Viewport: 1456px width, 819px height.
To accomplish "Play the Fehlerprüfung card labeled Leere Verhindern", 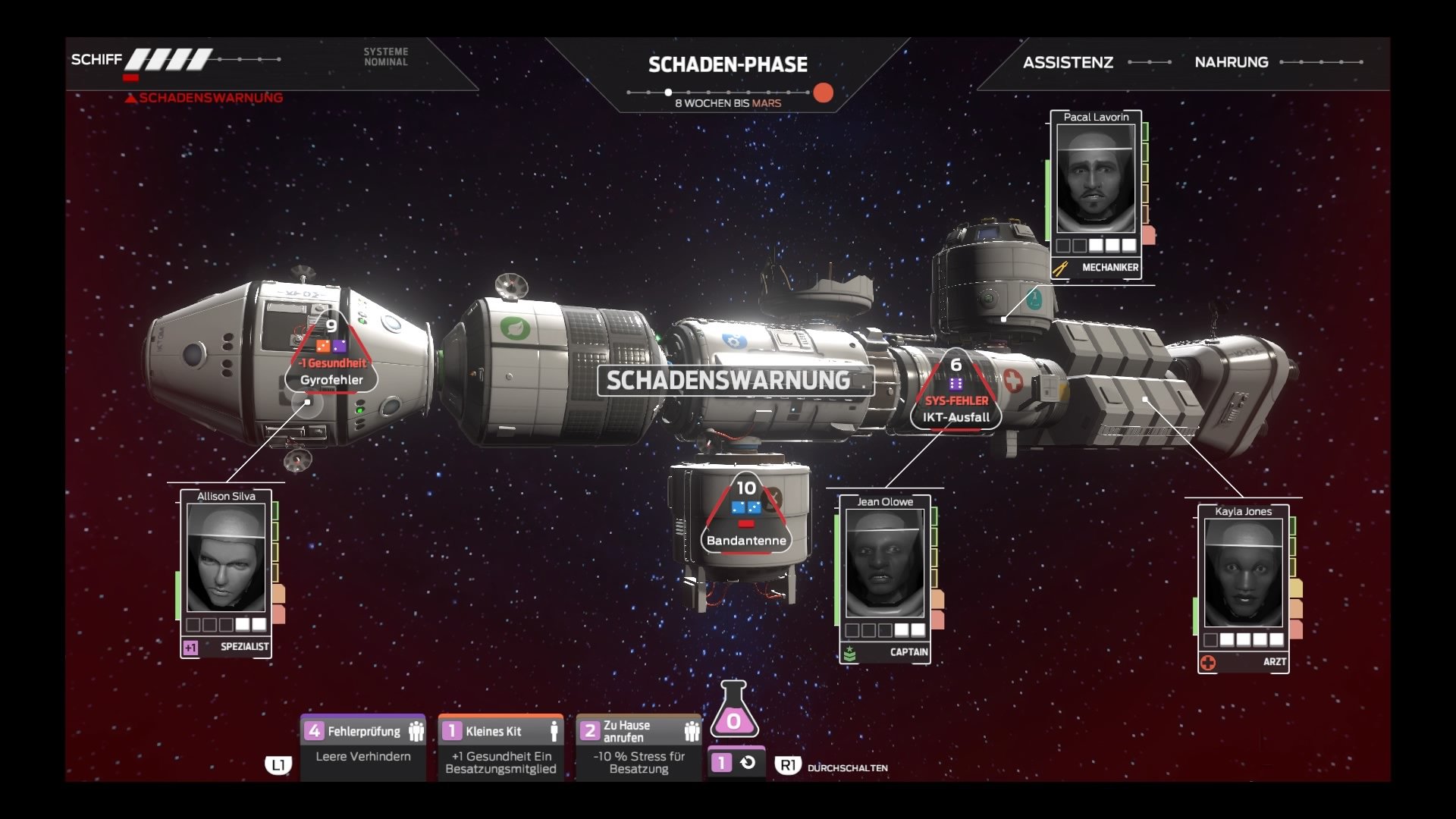I will coord(363,745).
